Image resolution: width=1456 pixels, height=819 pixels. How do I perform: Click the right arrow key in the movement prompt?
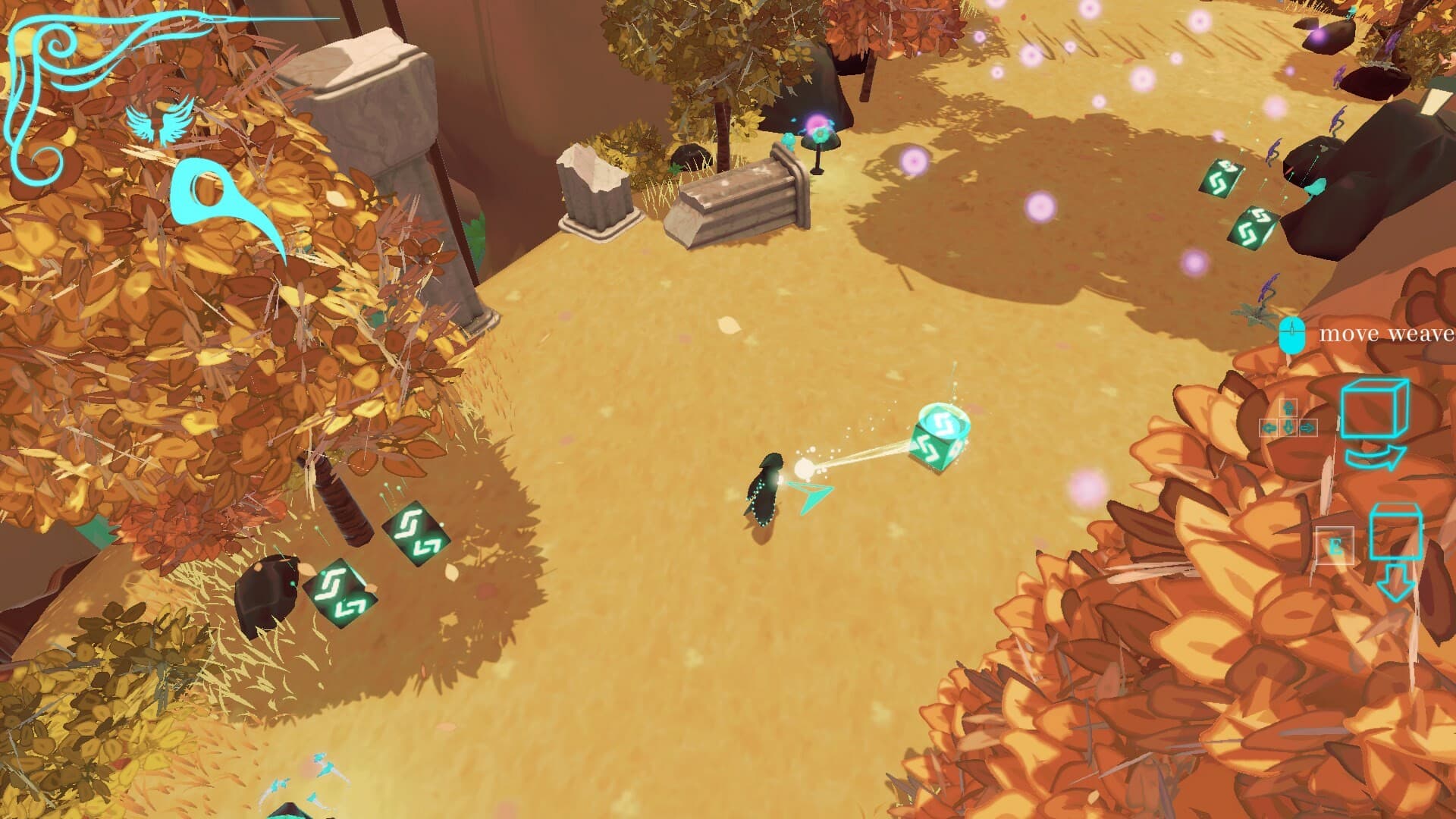(x=1308, y=428)
